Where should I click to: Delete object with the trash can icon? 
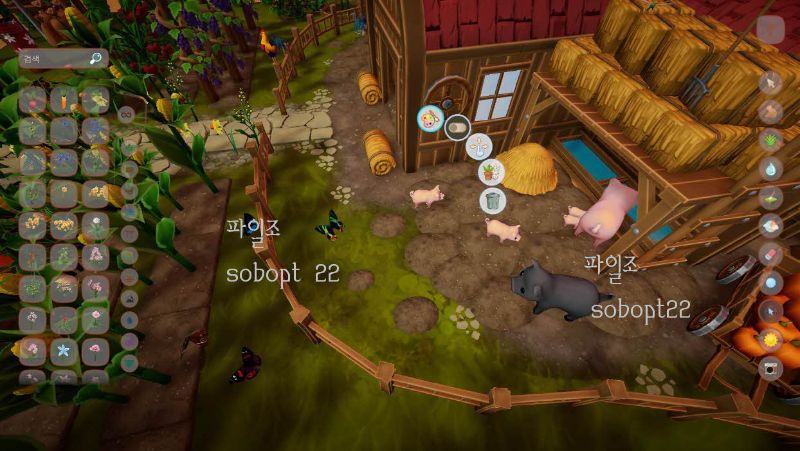[493, 200]
